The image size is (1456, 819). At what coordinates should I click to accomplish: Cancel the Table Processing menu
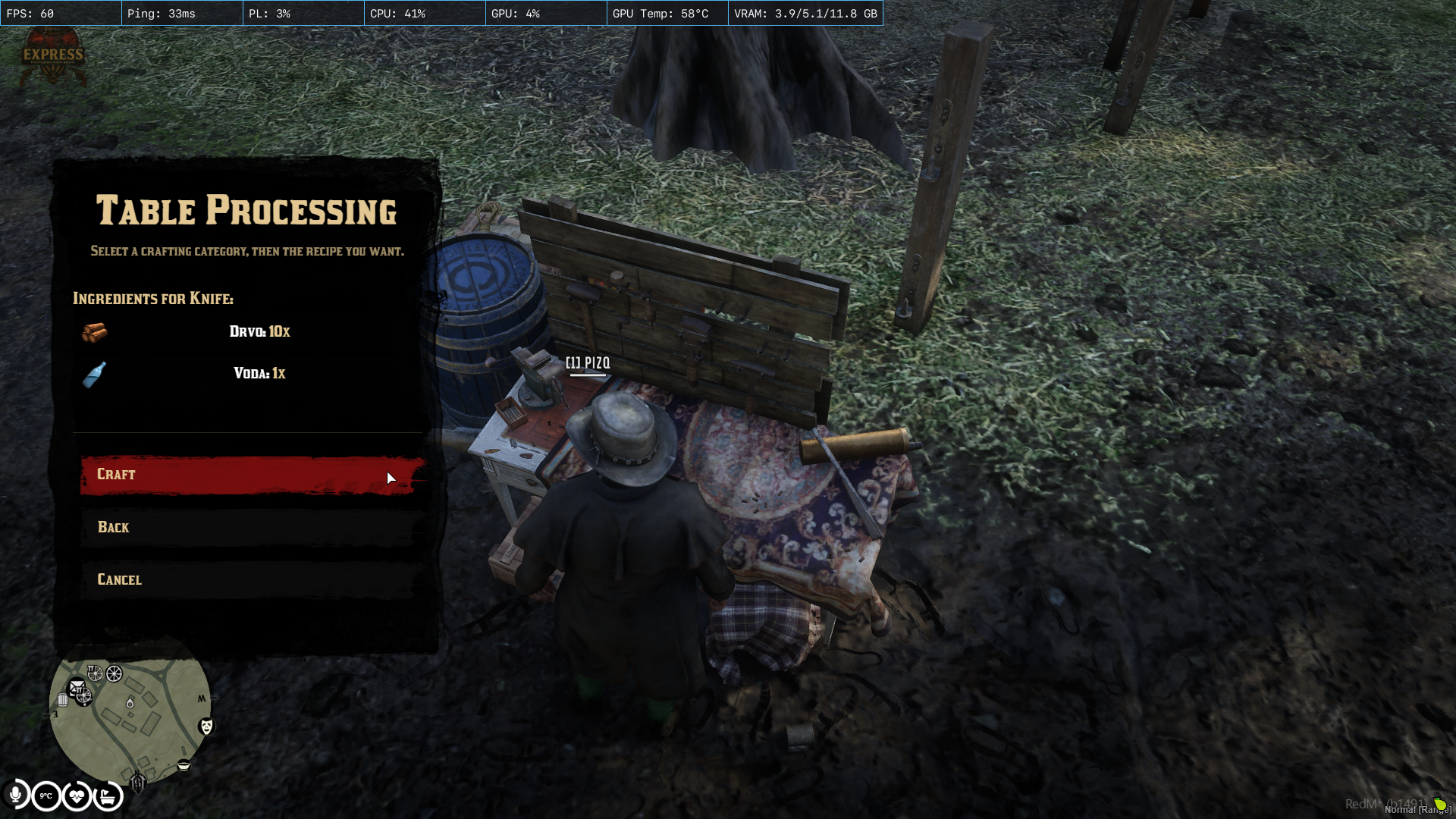click(250, 580)
